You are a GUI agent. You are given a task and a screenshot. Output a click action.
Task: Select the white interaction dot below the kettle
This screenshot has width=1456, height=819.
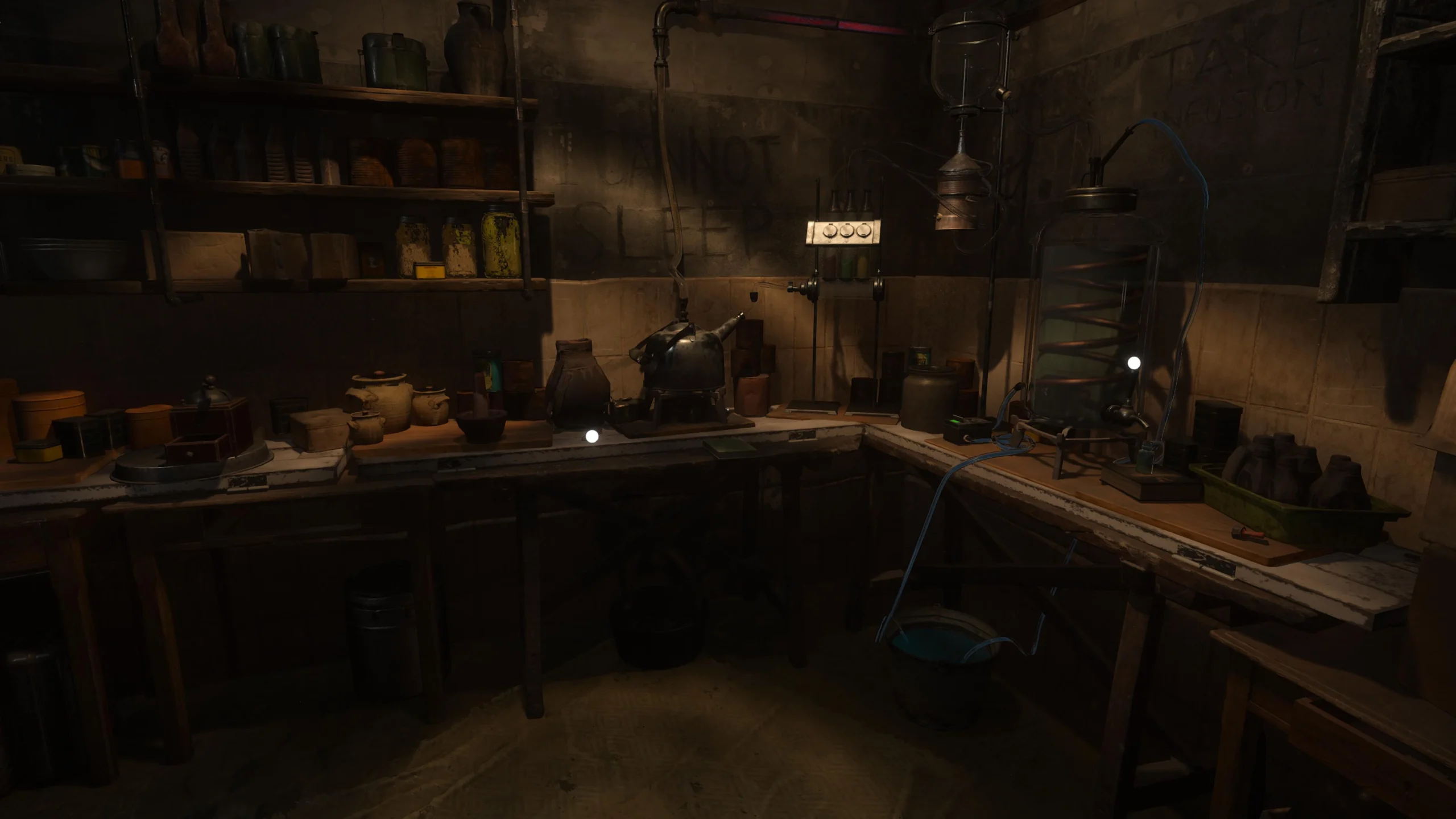(592, 436)
